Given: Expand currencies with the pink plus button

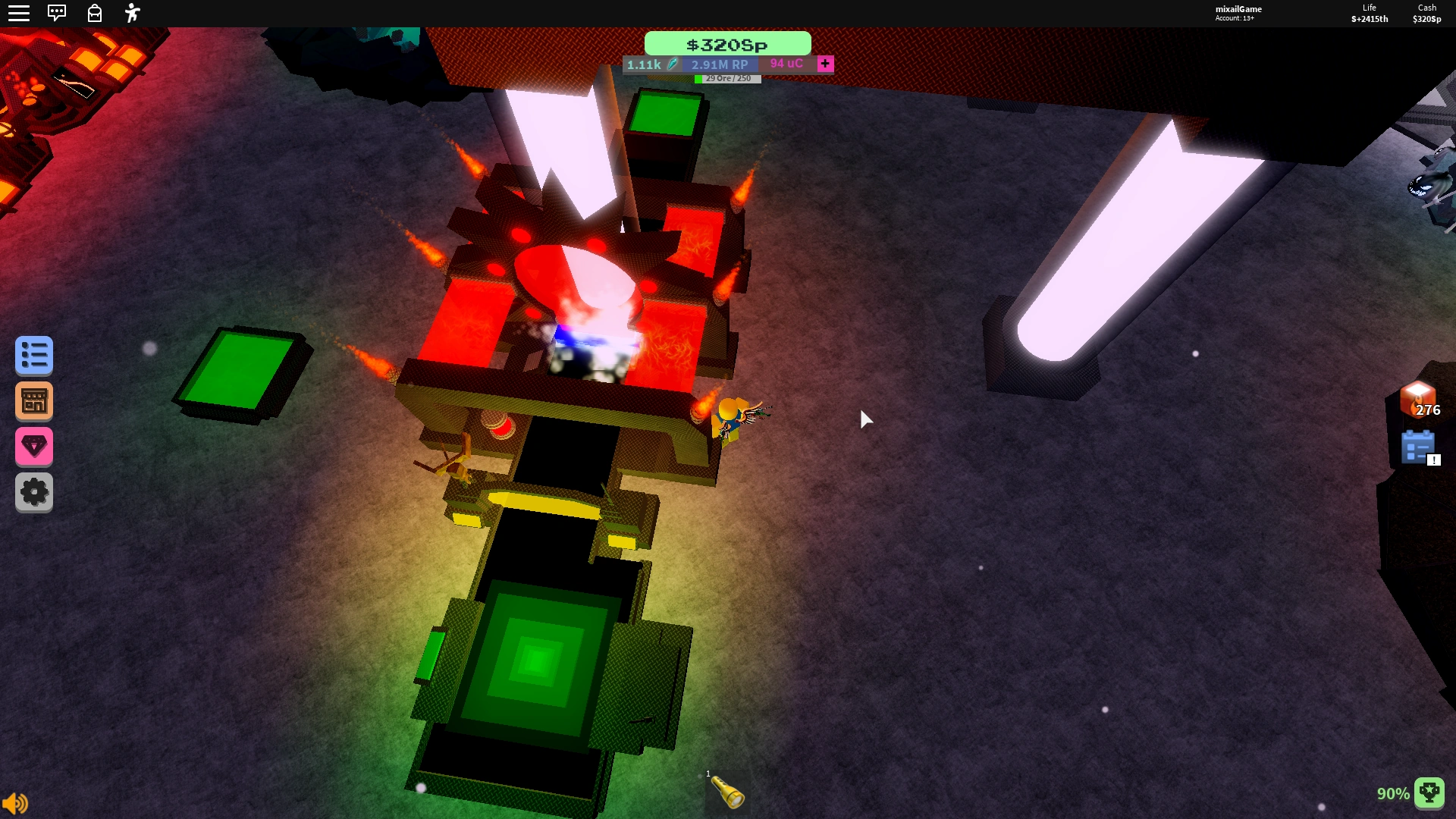Looking at the screenshot, I should coord(825,64).
